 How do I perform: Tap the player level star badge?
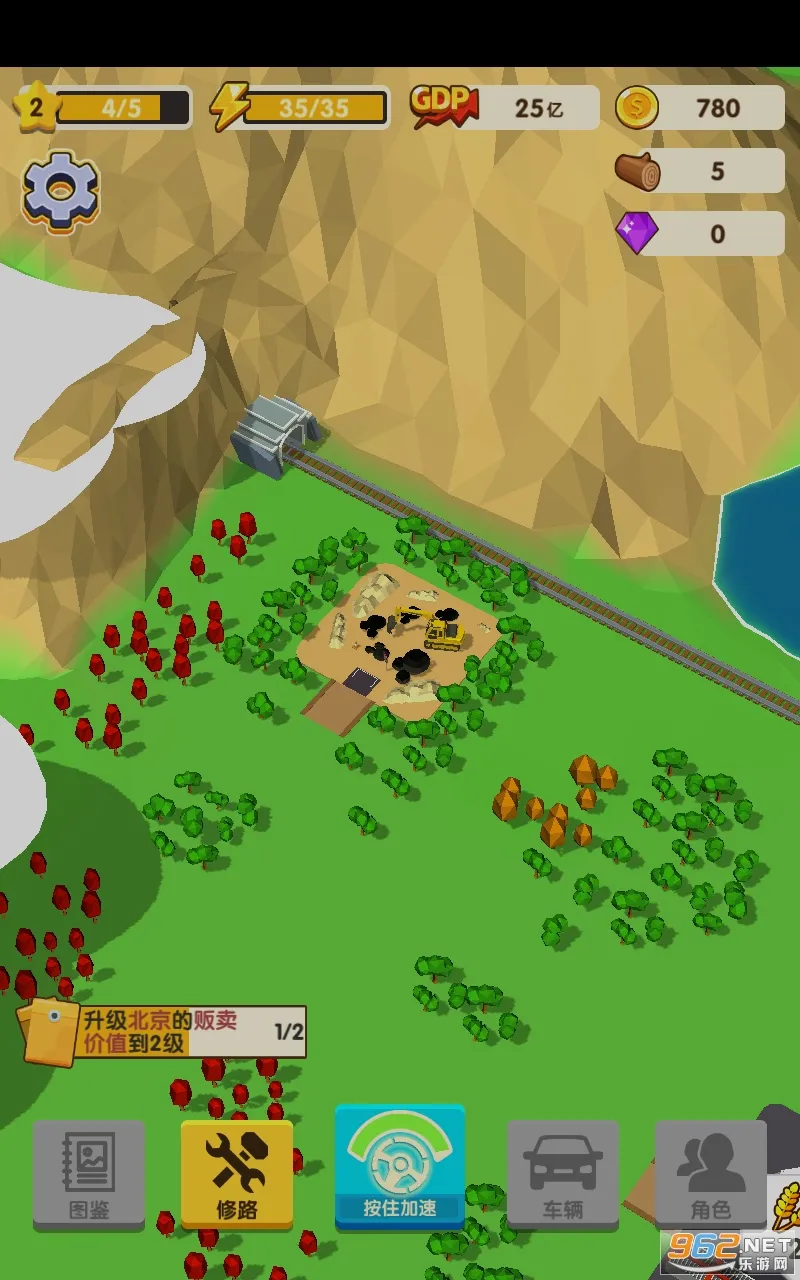coord(36,107)
